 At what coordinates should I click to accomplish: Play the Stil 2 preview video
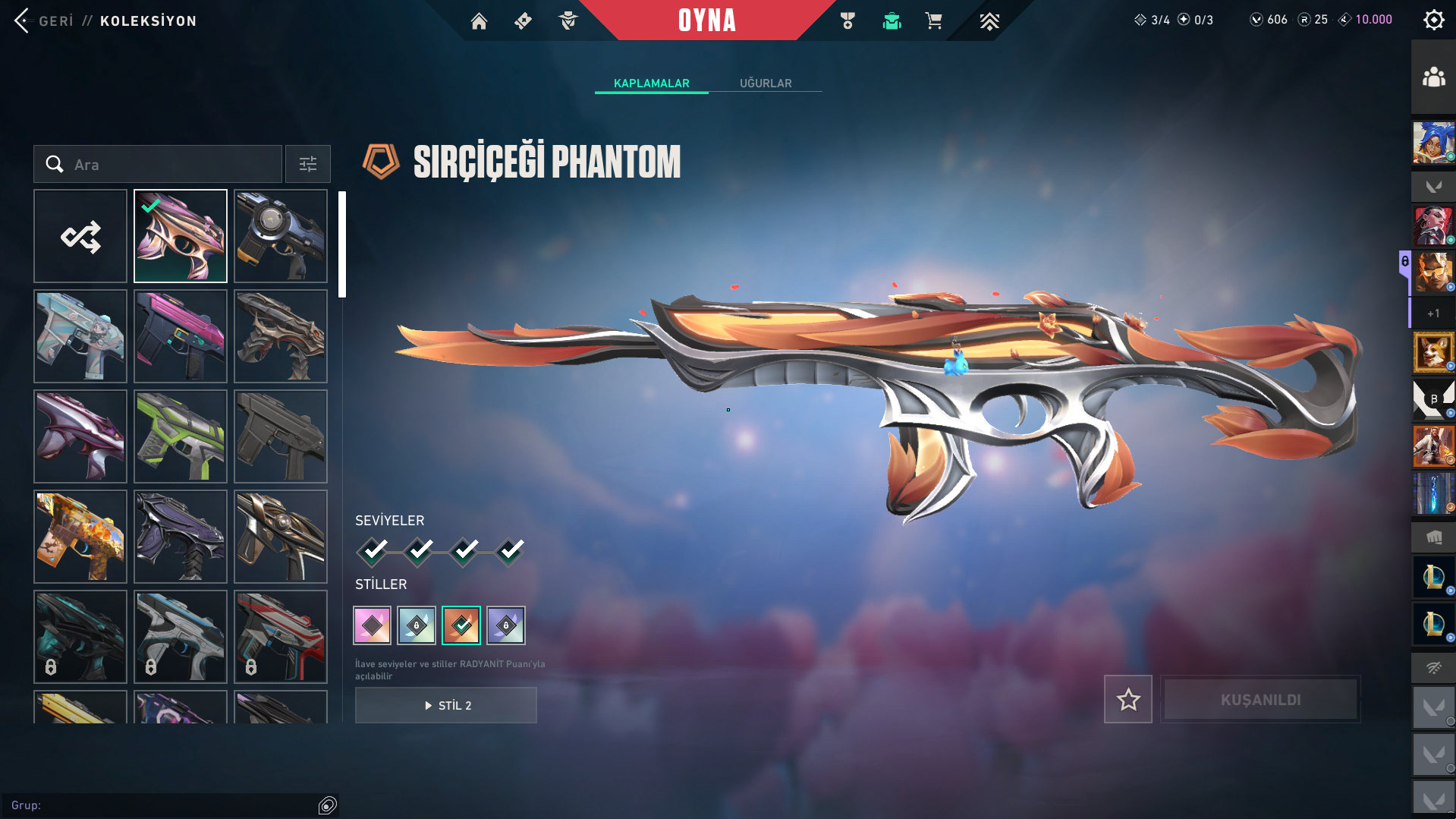click(x=446, y=705)
